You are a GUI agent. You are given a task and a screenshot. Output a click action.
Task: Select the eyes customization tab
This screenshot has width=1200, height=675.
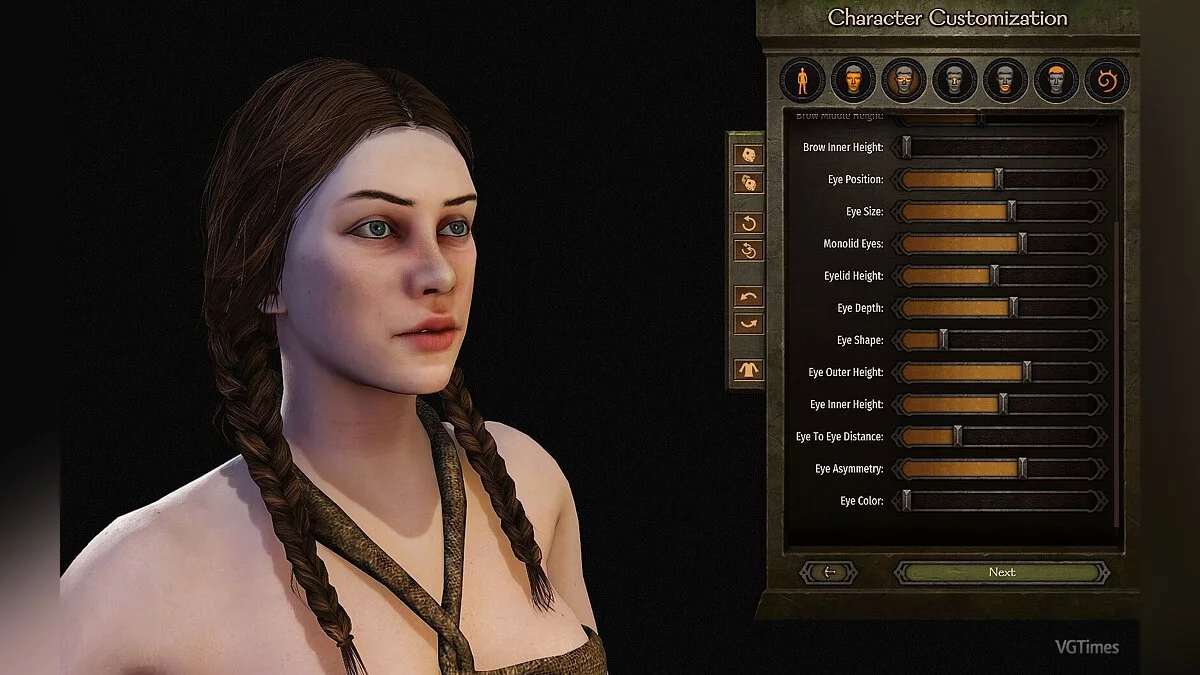coord(904,80)
